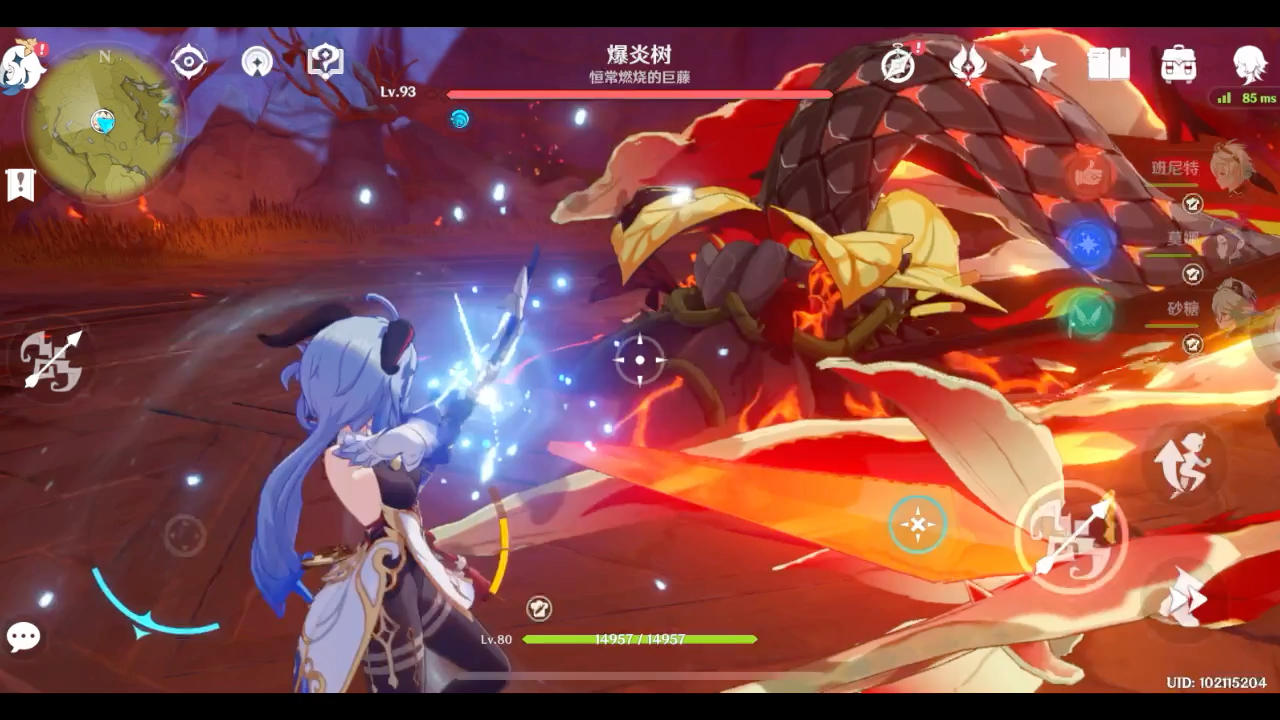Open the Adventurer Handbook book icon
Screen dimensions: 1280x720
[x=1110, y=62]
